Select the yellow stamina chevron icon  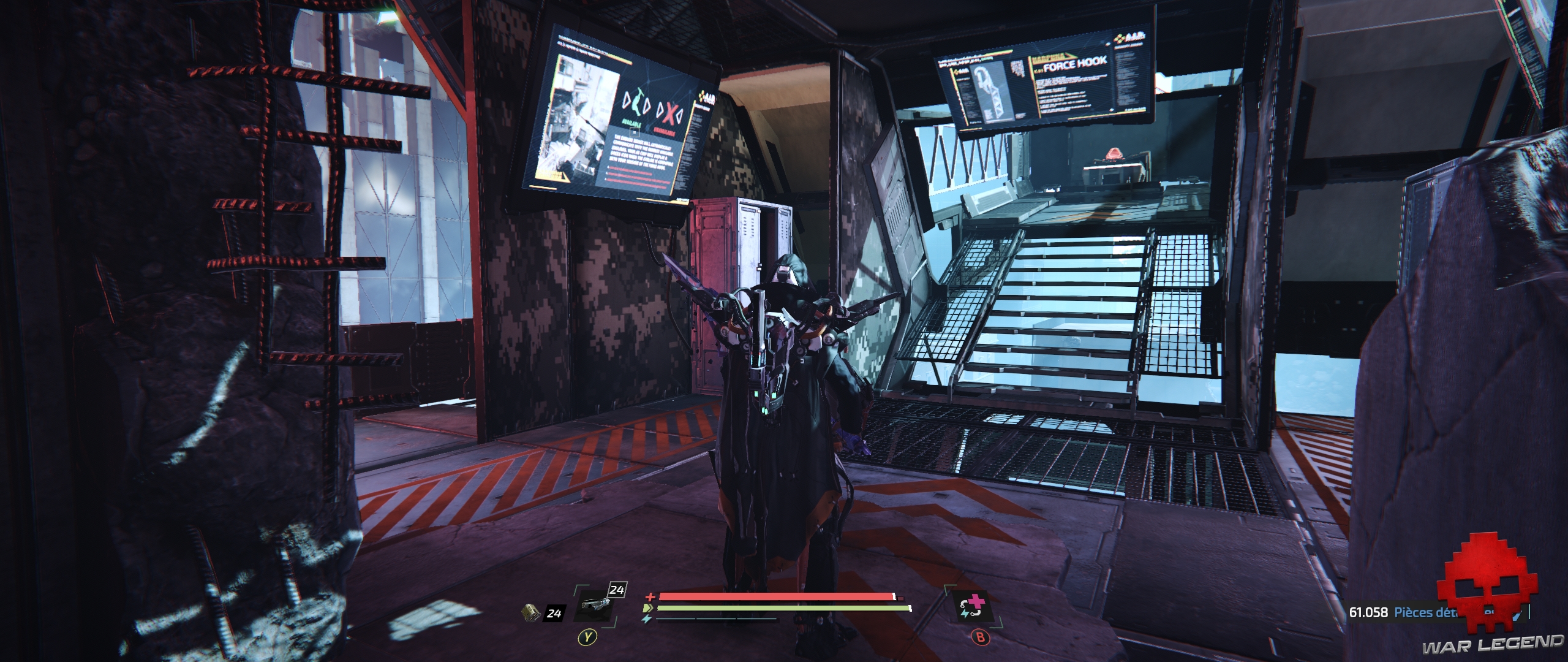647,608
